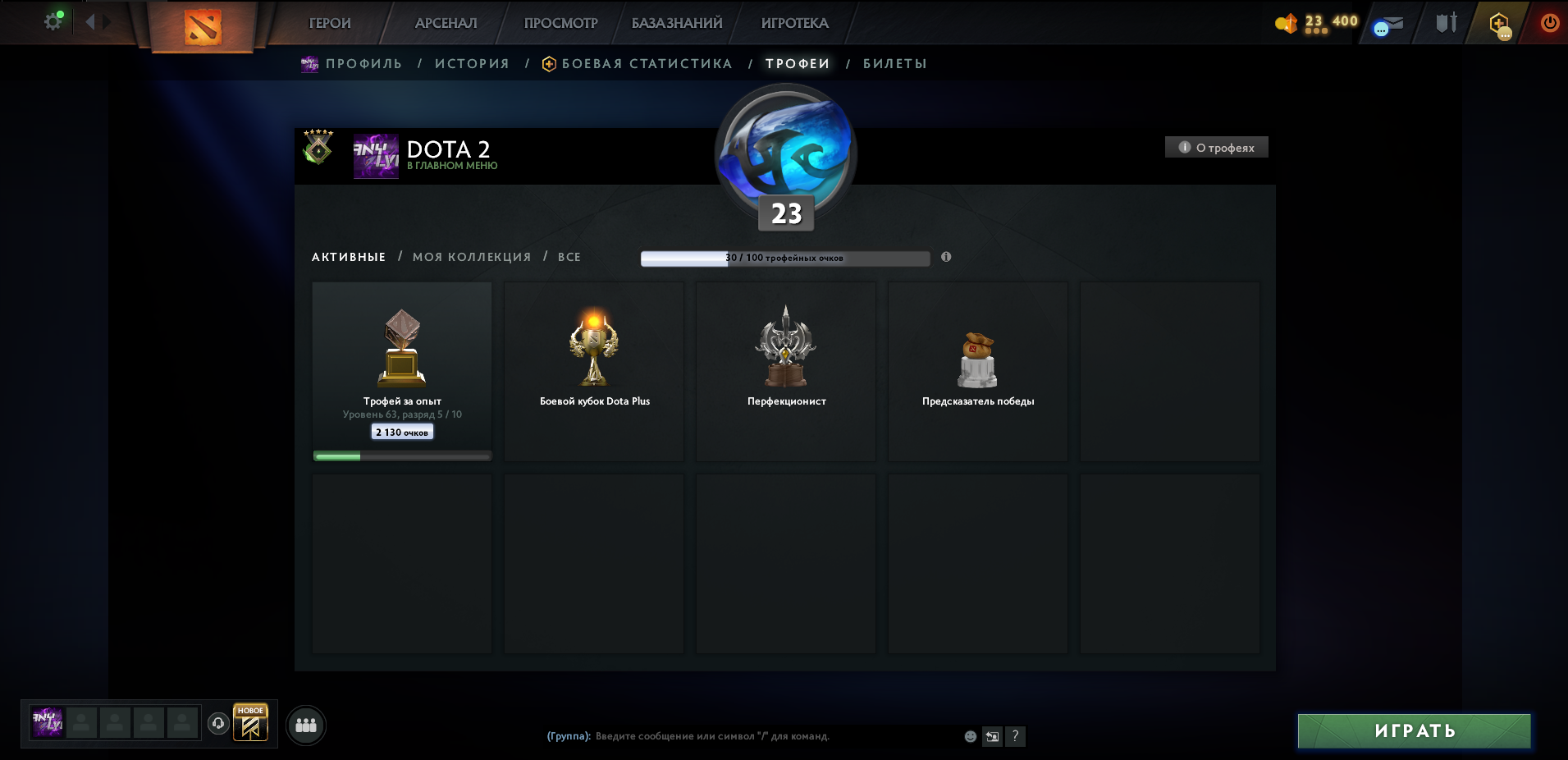This screenshot has height=760, width=1568.
Task: Toggle voice chat headset icon
Action: (217, 725)
